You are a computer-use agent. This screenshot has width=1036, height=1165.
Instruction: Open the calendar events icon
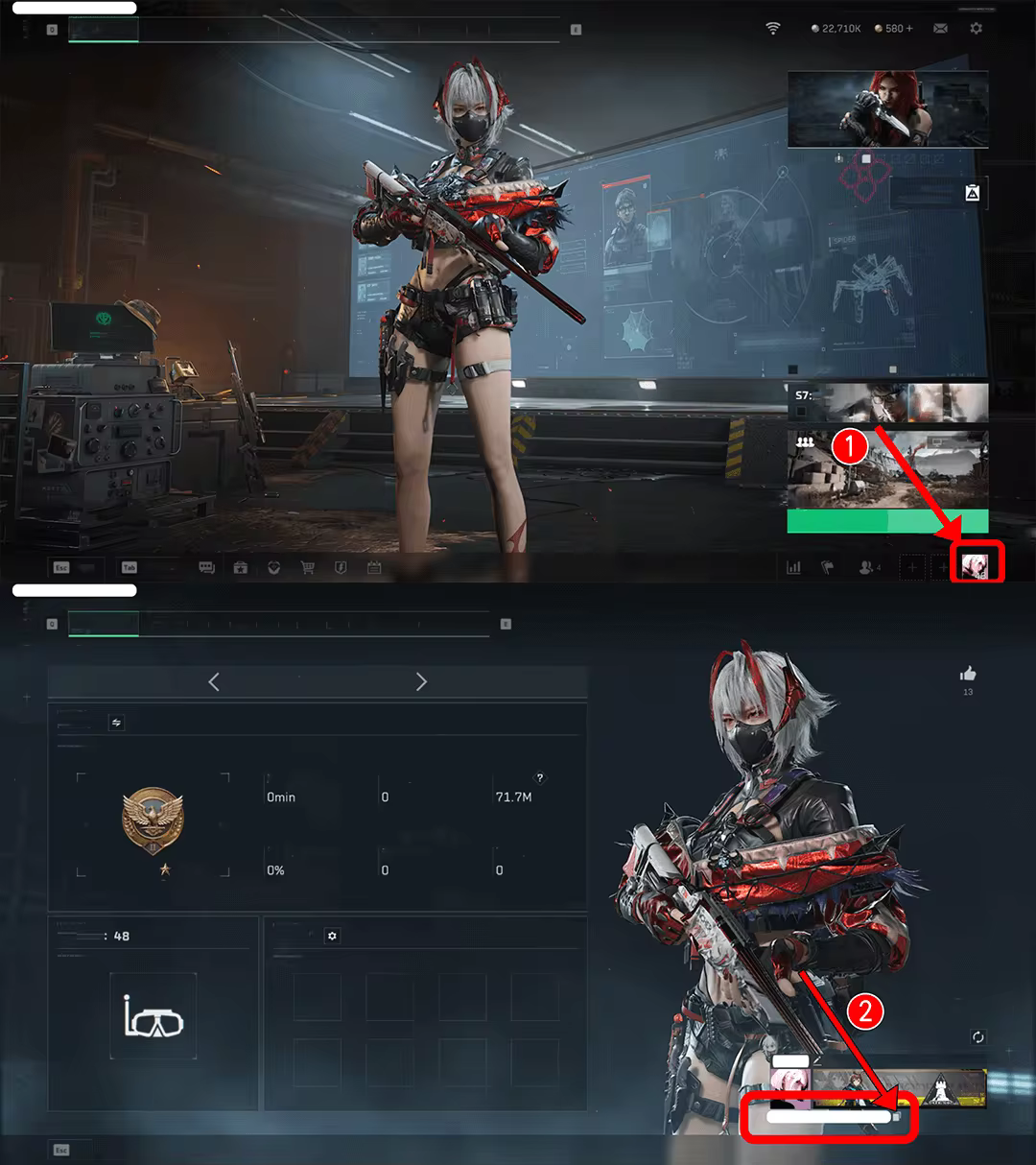[374, 568]
